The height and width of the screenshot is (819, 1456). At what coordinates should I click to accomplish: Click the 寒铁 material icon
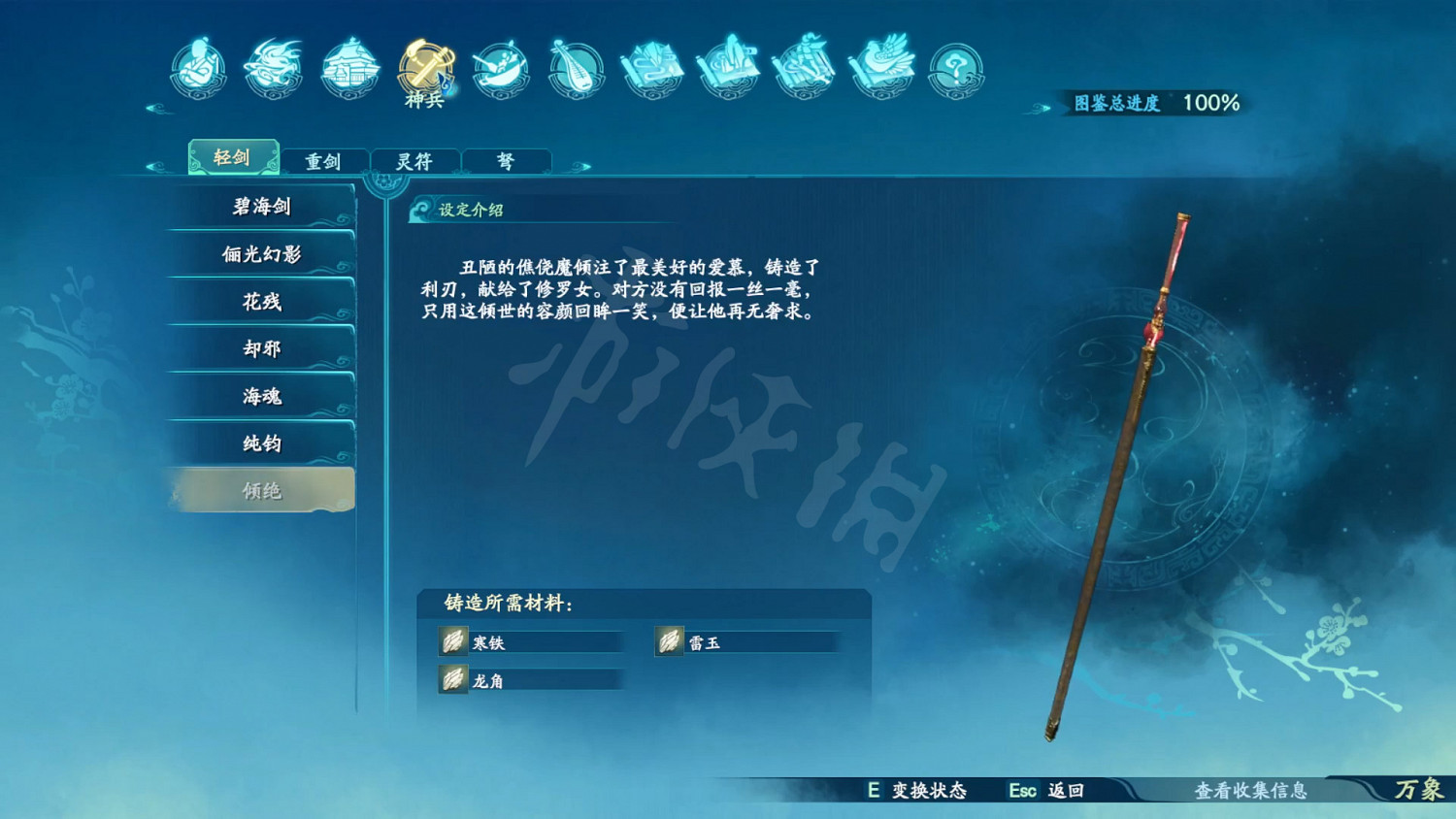[452, 641]
